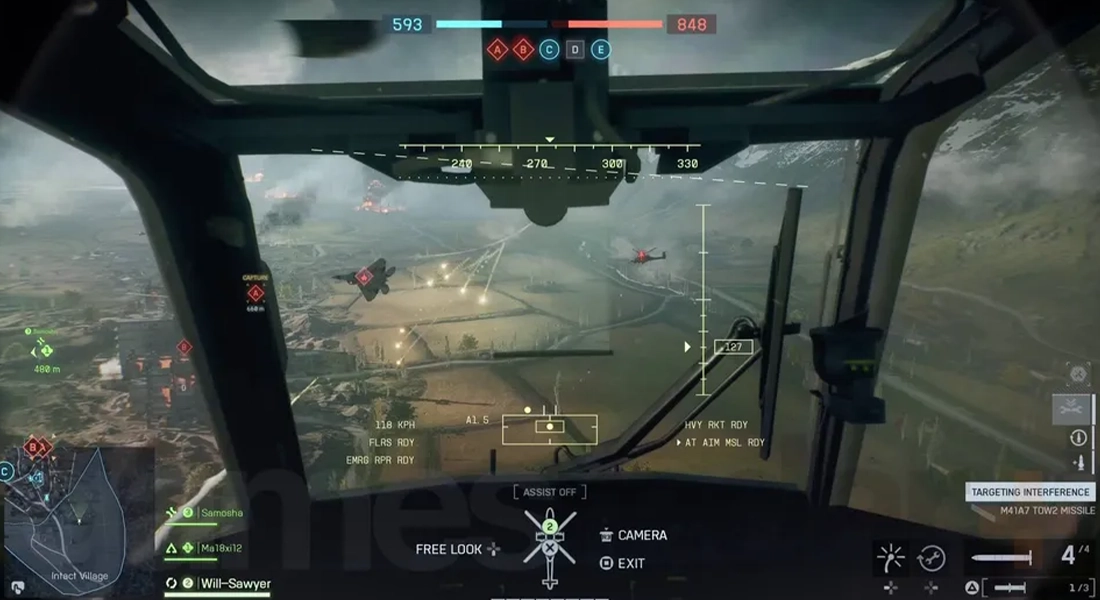The width and height of the screenshot is (1100, 600).
Task: Select the highlighted wrench loadout slot
Action: pos(1072,409)
